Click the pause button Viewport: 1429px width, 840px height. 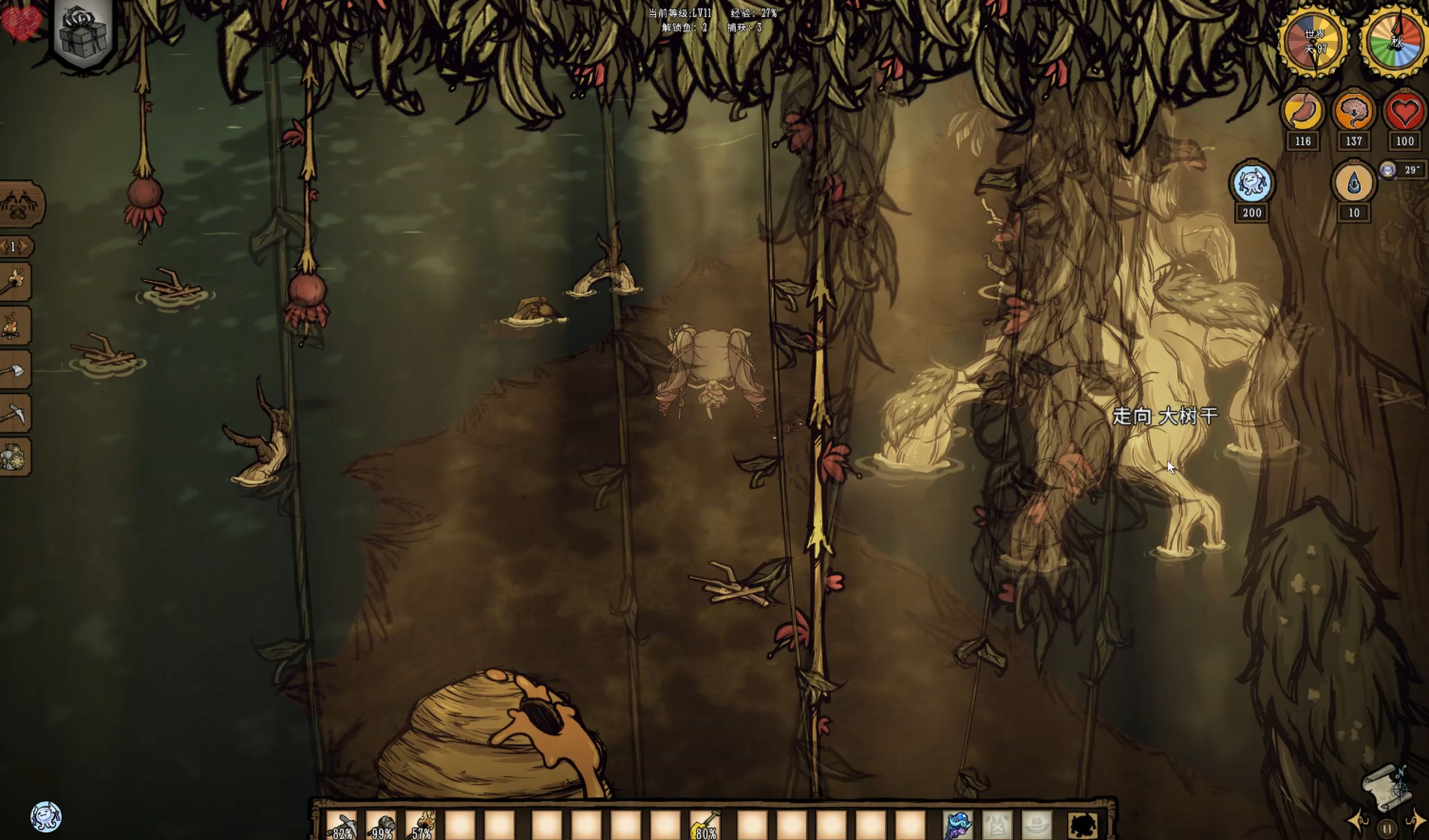(x=1387, y=828)
